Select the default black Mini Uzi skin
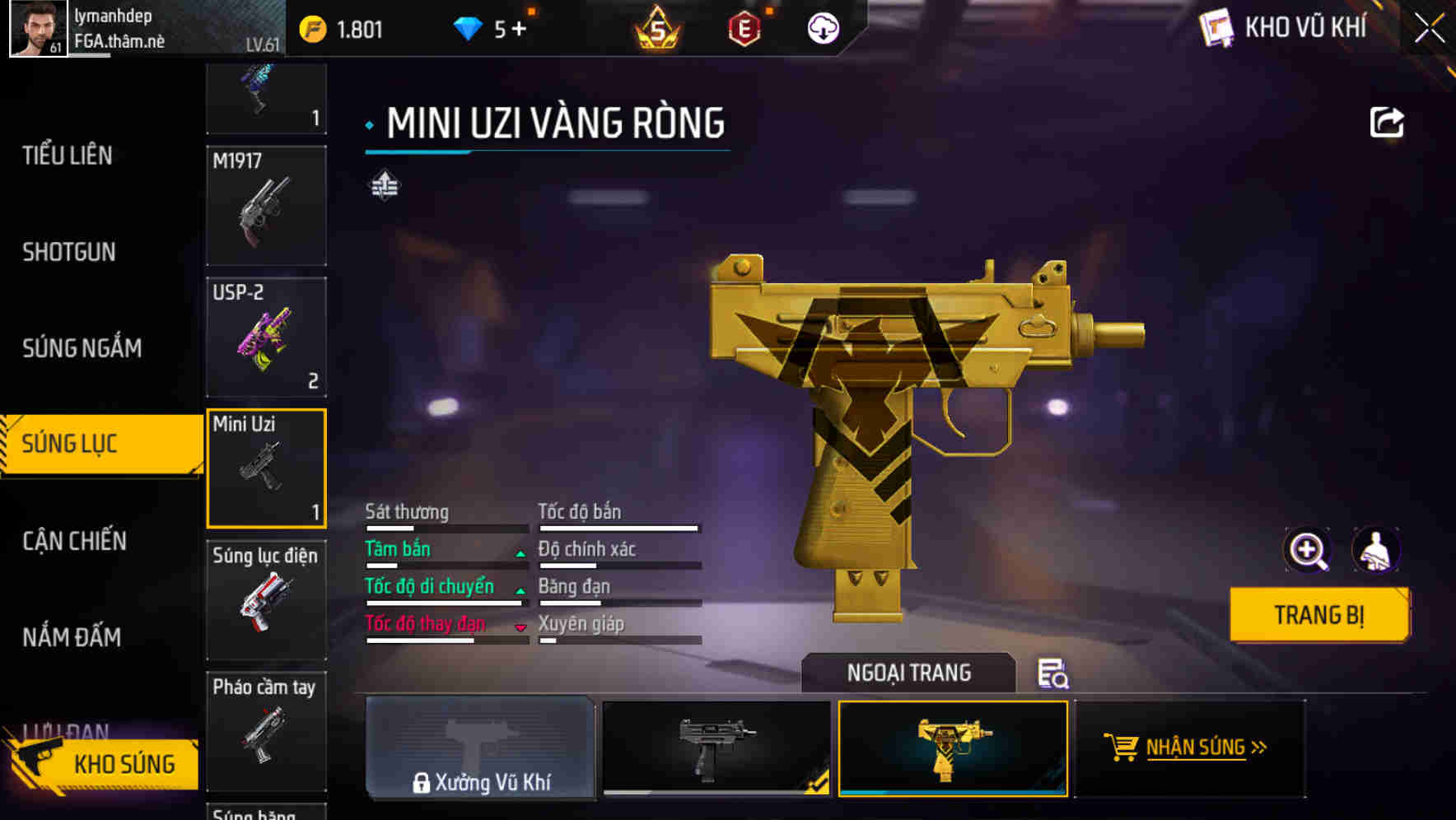This screenshot has height=820, width=1456. [x=716, y=748]
